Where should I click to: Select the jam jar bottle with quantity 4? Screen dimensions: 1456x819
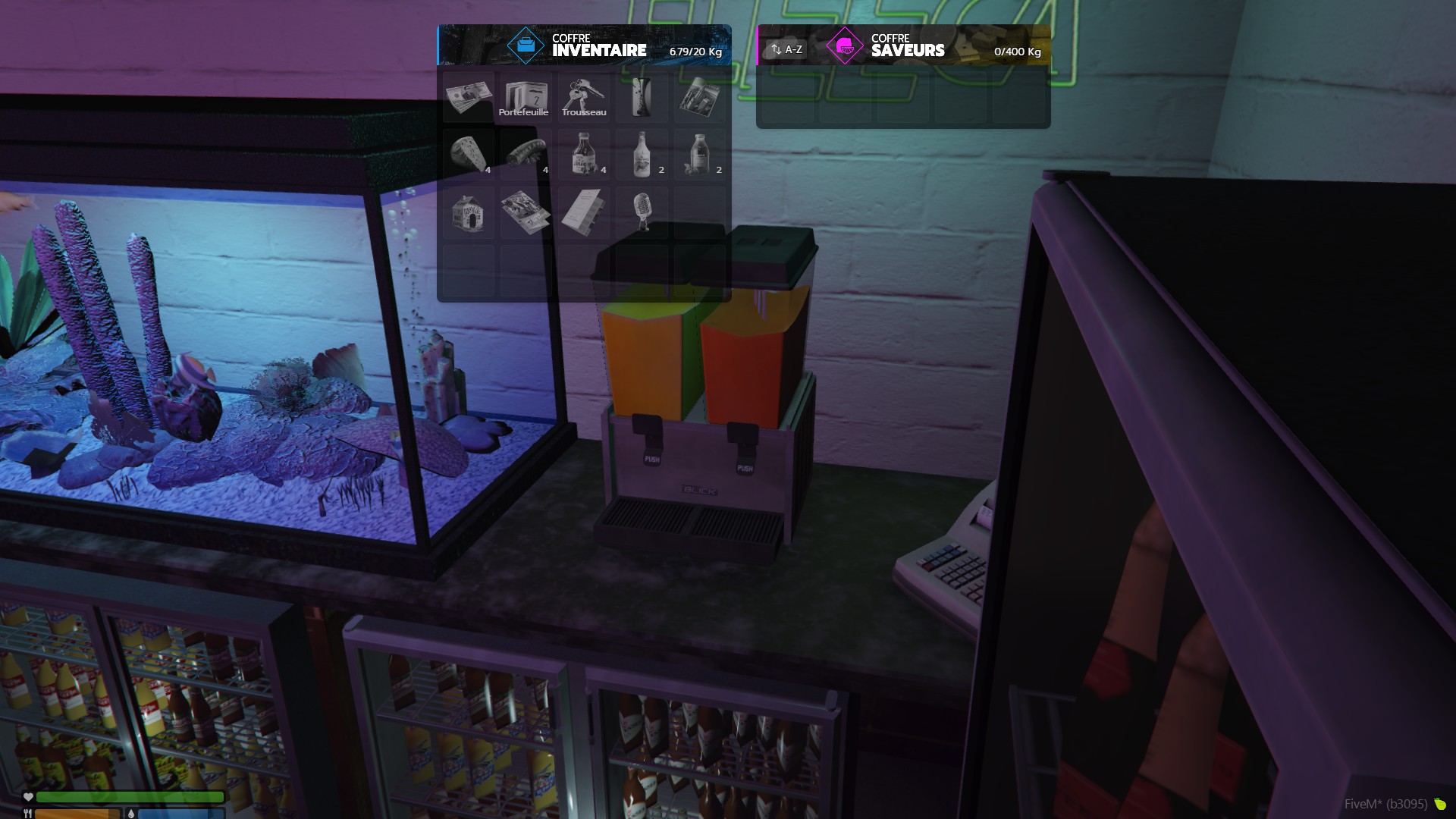point(584,154)
